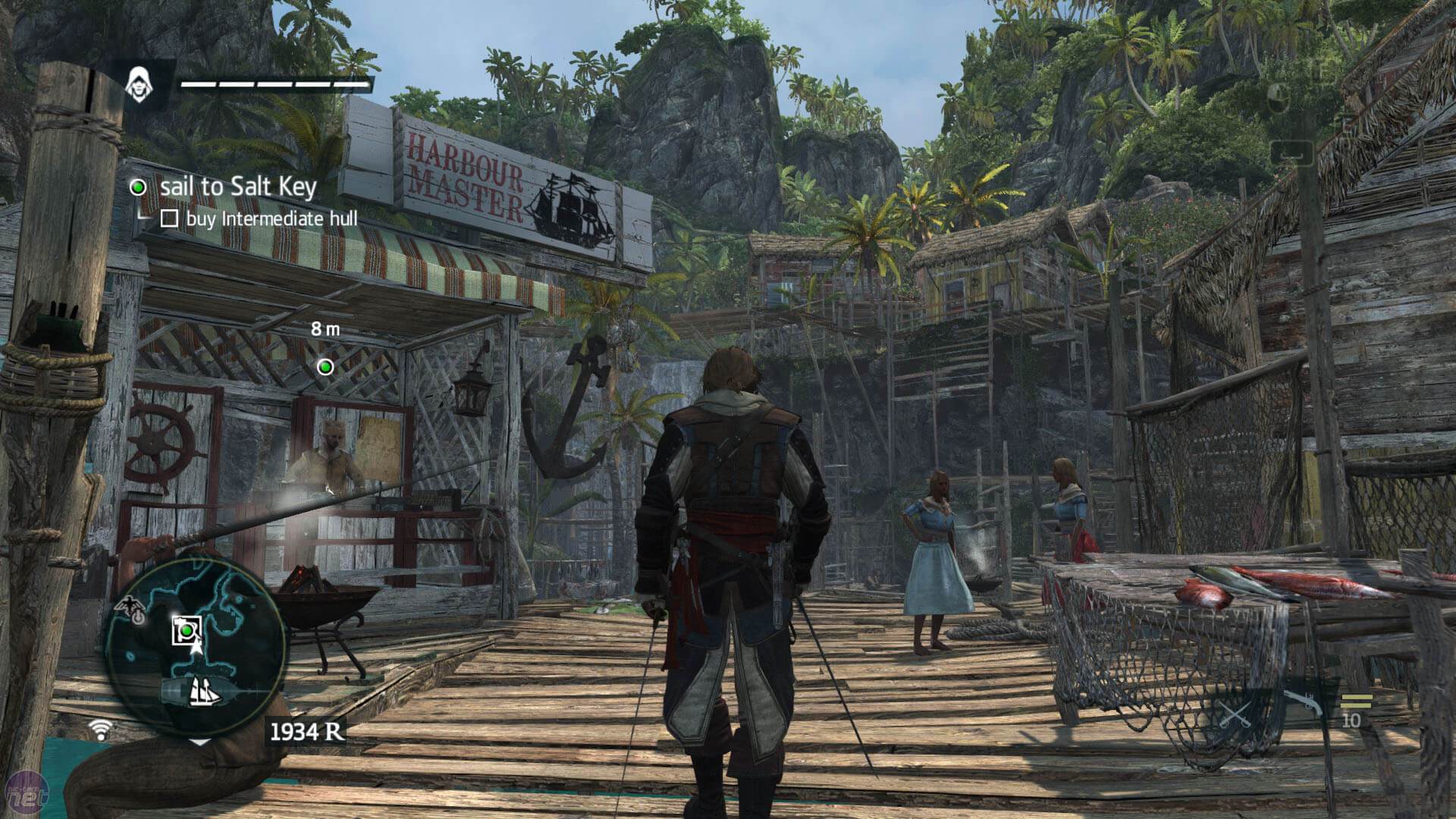Click the green objective waypoint marker
Screen dimensions: 1456x819
tap(325, 368)
